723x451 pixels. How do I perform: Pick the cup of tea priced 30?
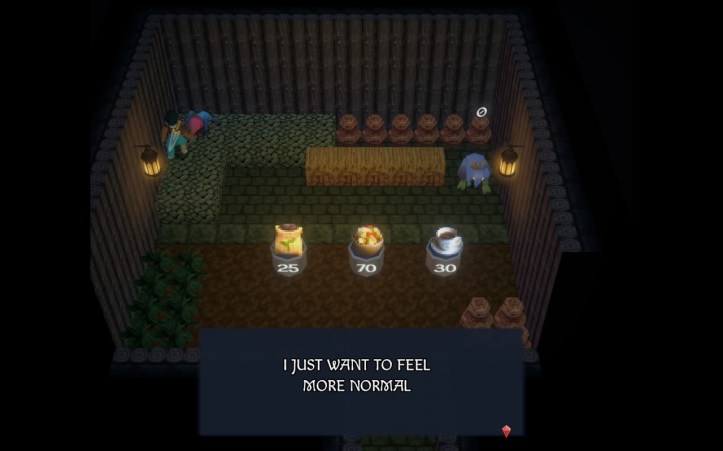(445, 240)
